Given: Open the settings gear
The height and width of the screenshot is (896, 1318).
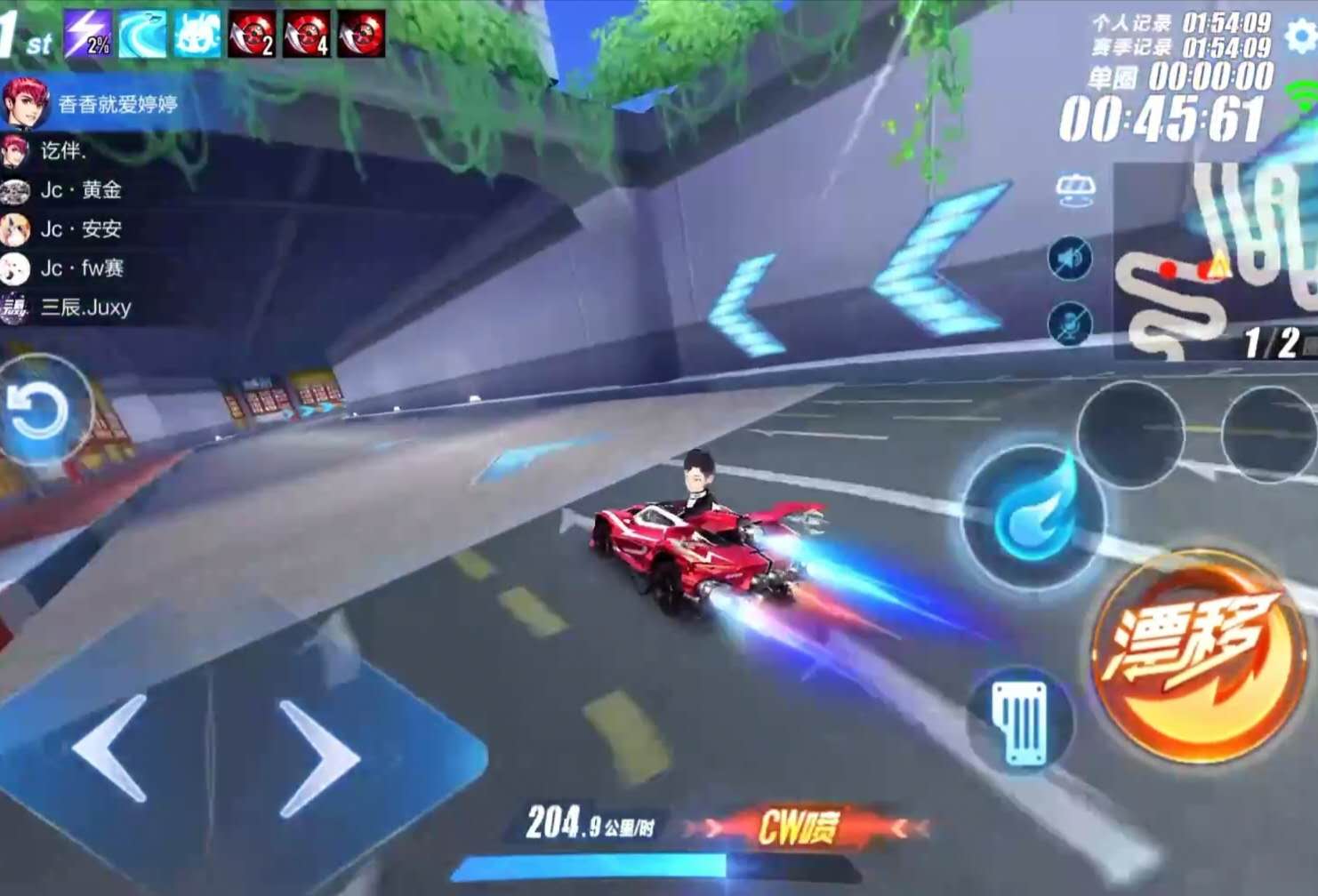Looking at the screenshot, I should pos(1299,36).
